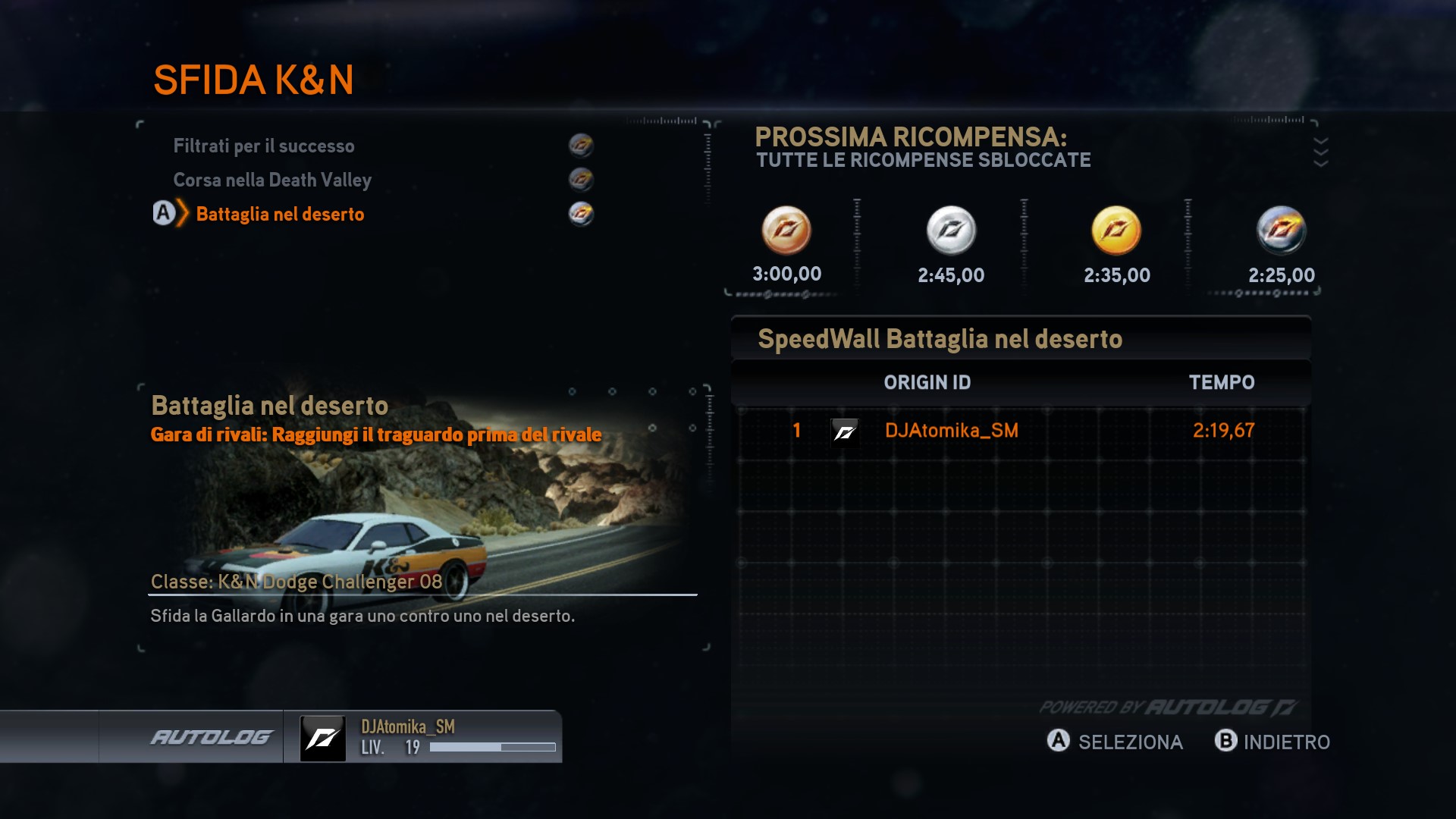Click the gold 2:35,00 reward medal
The width and height of the screenshot is (1456, 819).
pyautogui.click(x=1116, y=231)
